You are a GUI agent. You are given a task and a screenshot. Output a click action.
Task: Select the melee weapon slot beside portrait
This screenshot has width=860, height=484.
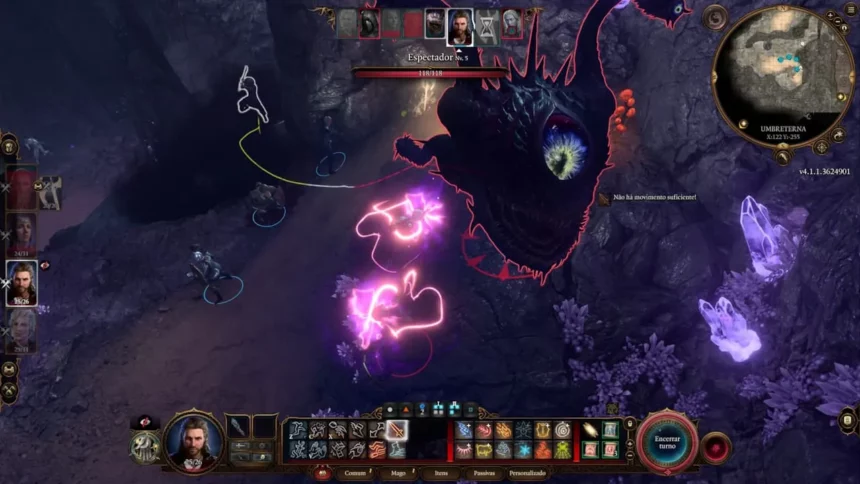click(238, 427)
